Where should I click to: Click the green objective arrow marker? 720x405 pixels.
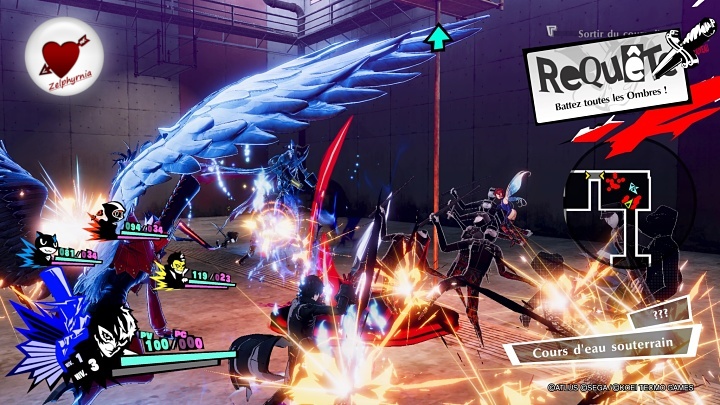[x=436, y=38]
